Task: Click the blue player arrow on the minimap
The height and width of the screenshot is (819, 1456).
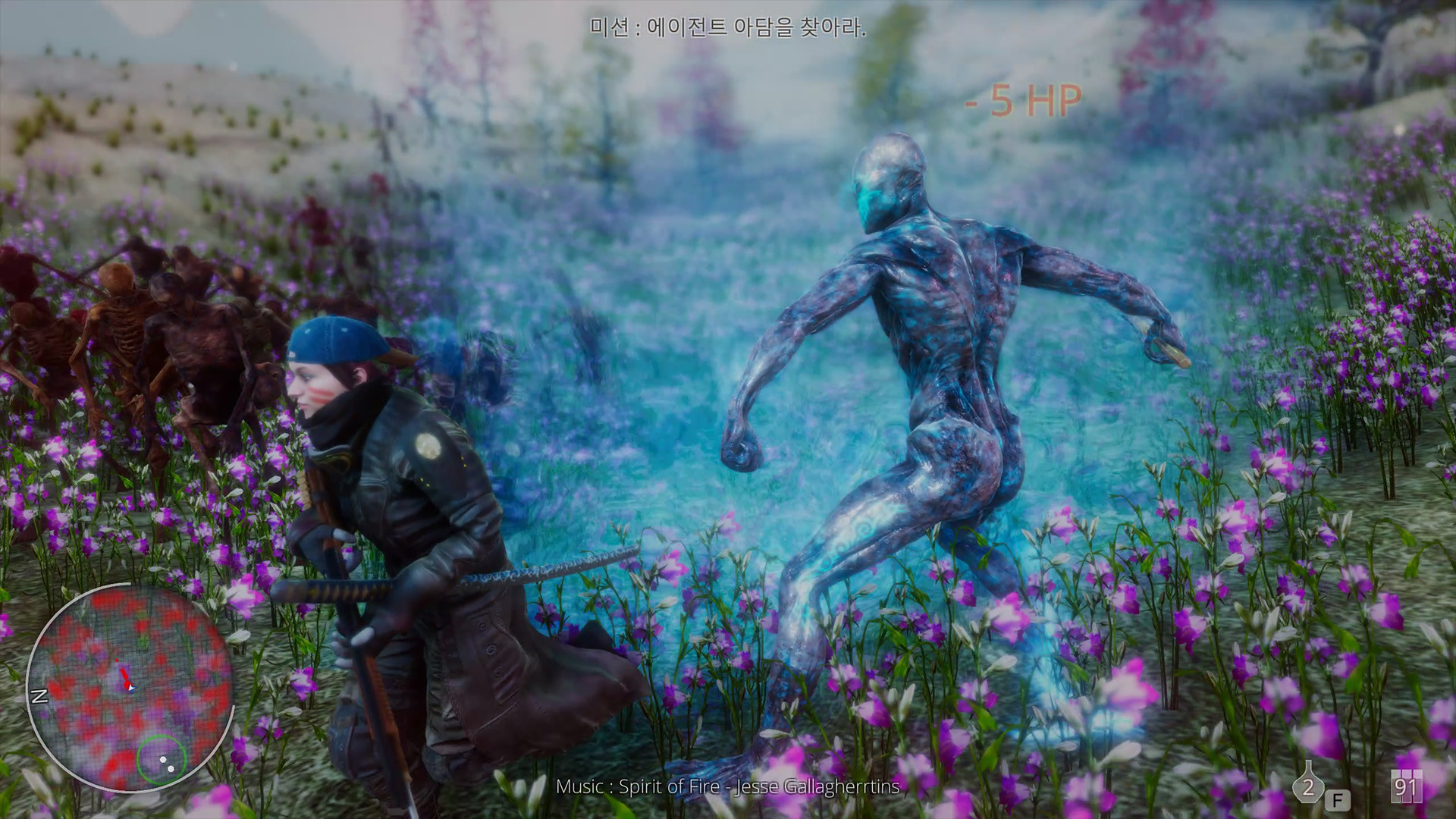Action: (x=132, y=689)
